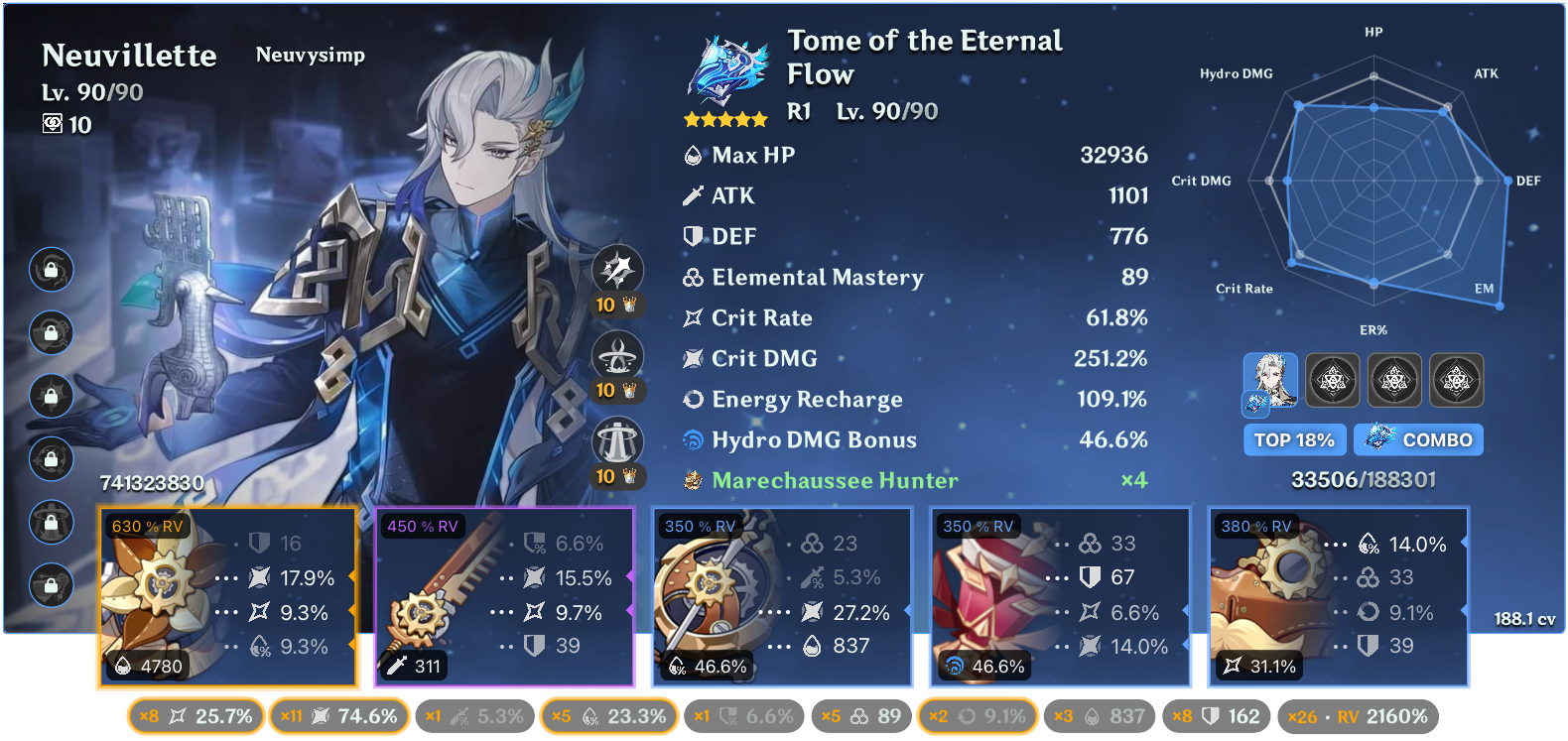
Task: Open the sands artifact showing 46.6% HP
Action: coord(782,595)
